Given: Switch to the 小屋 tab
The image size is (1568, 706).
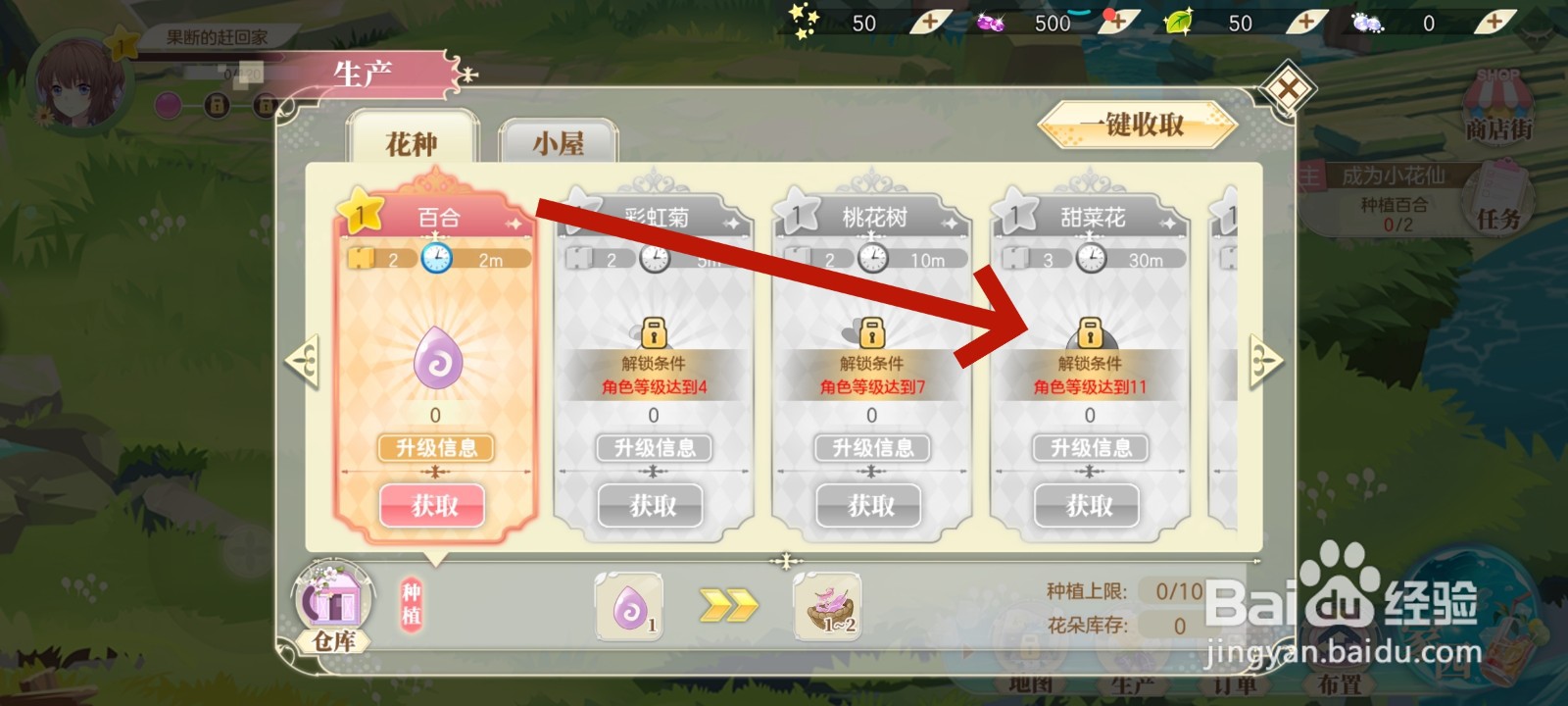Looking at the screenshot, I should pyautogui.click(x=558, y=143).
